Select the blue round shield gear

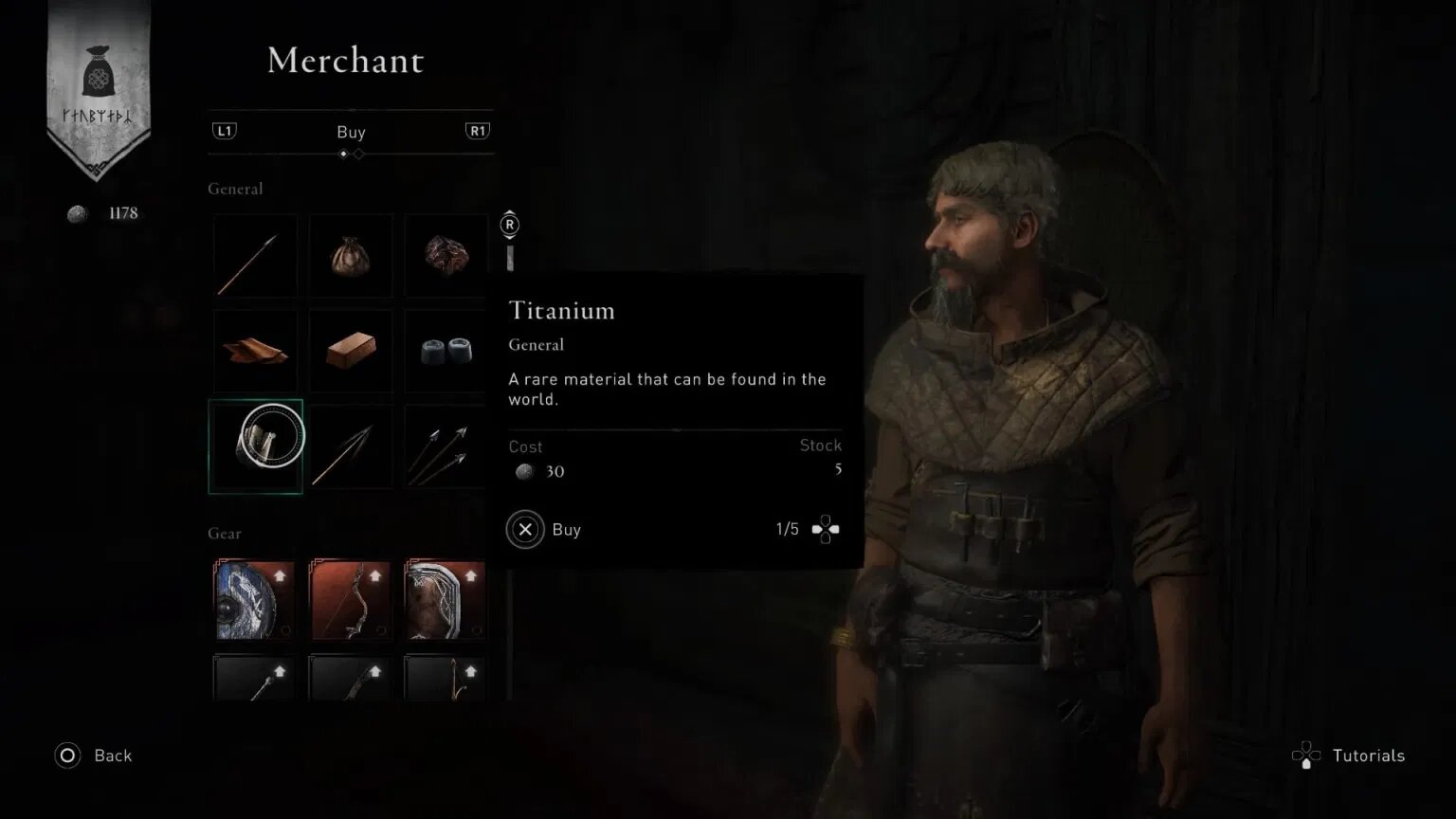254,600
